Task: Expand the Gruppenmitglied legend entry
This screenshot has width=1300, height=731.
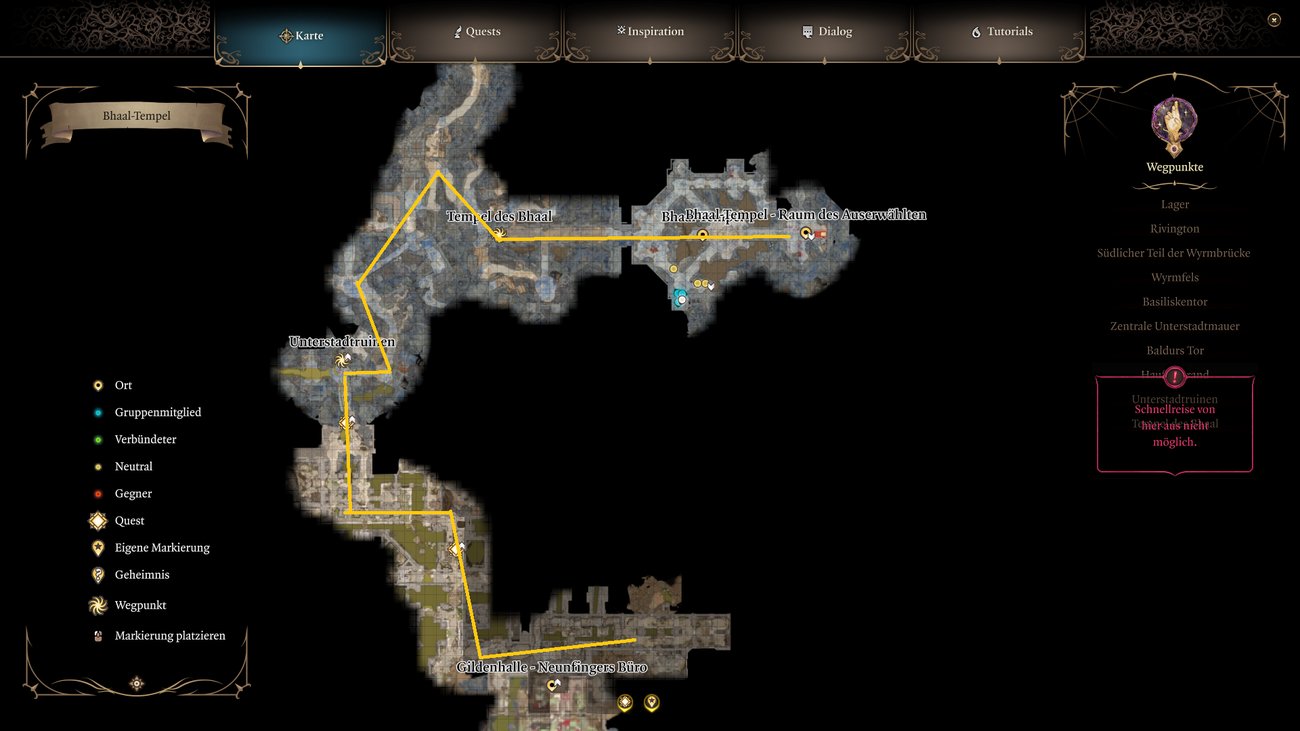Action: point(97,412)
